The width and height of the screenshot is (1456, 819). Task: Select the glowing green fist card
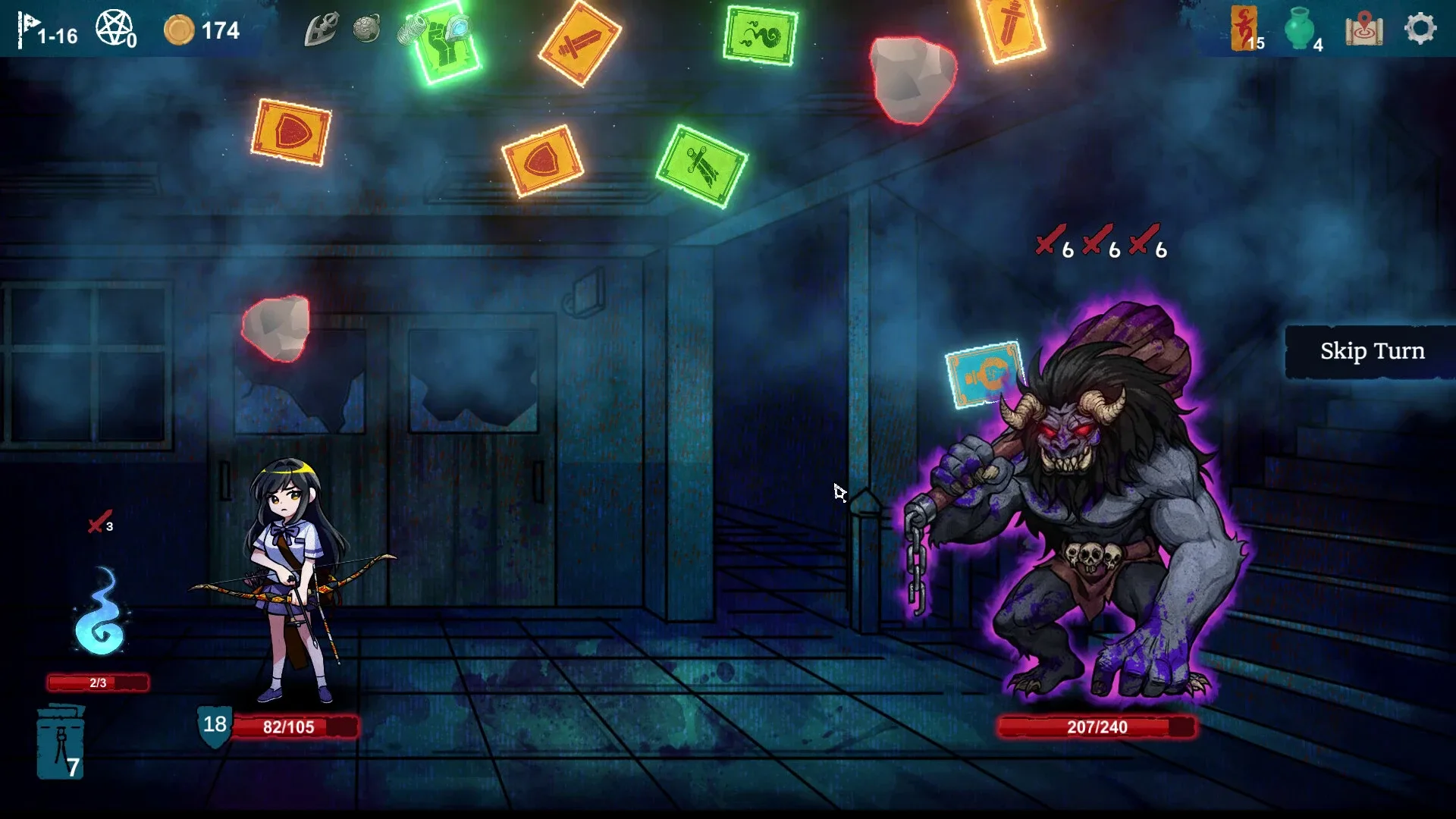click(x=444, y=42)
